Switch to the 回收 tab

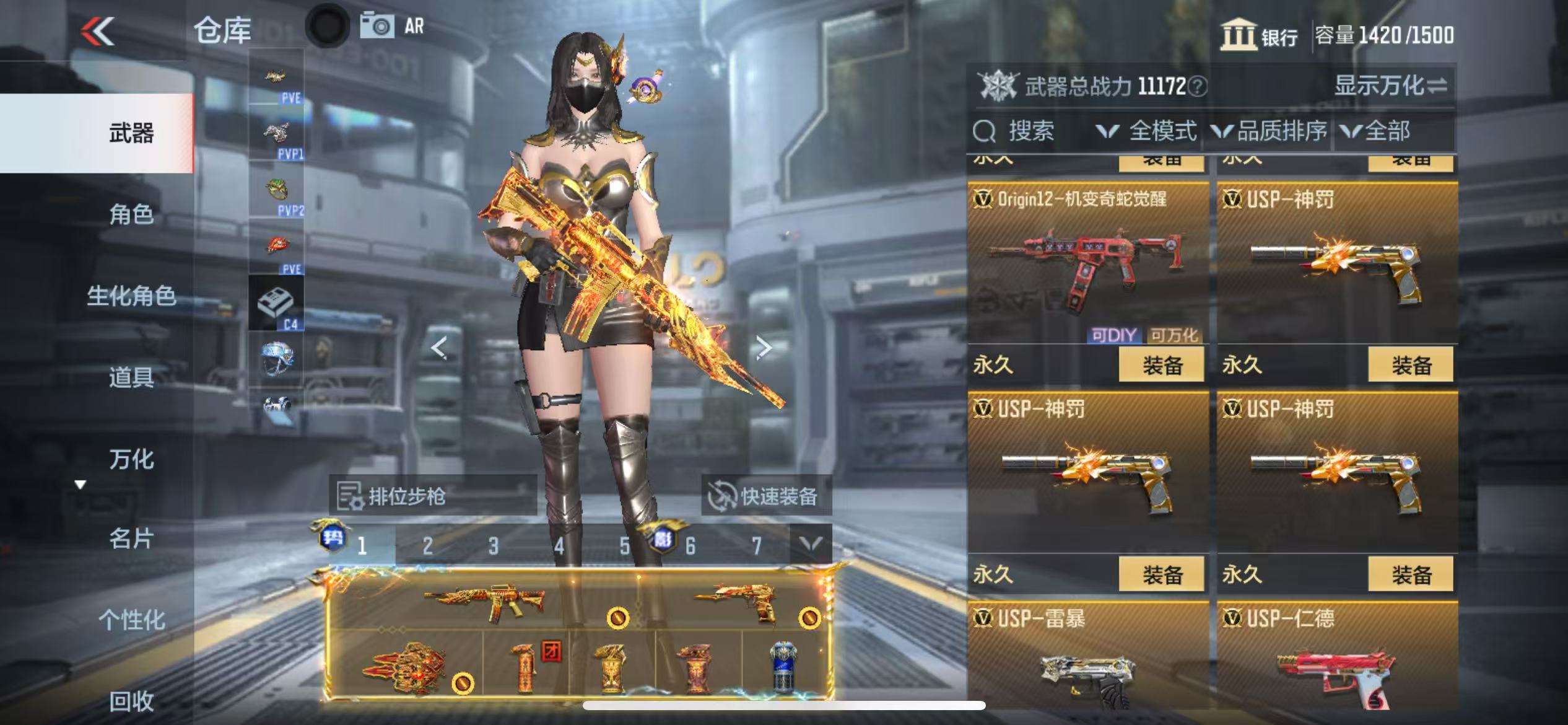[131, 701]
